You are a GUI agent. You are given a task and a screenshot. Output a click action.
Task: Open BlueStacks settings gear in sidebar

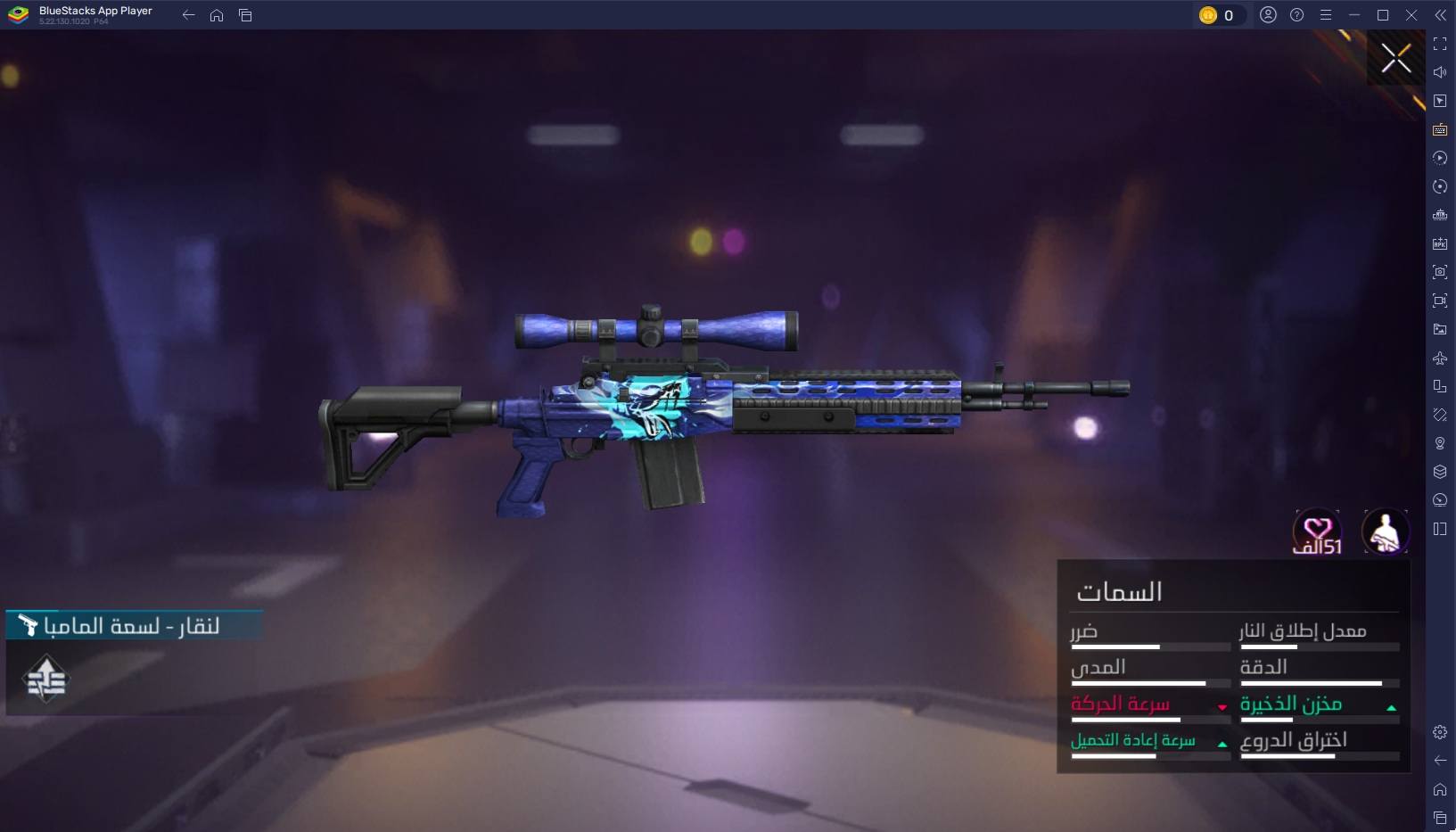pos(1440,732)
